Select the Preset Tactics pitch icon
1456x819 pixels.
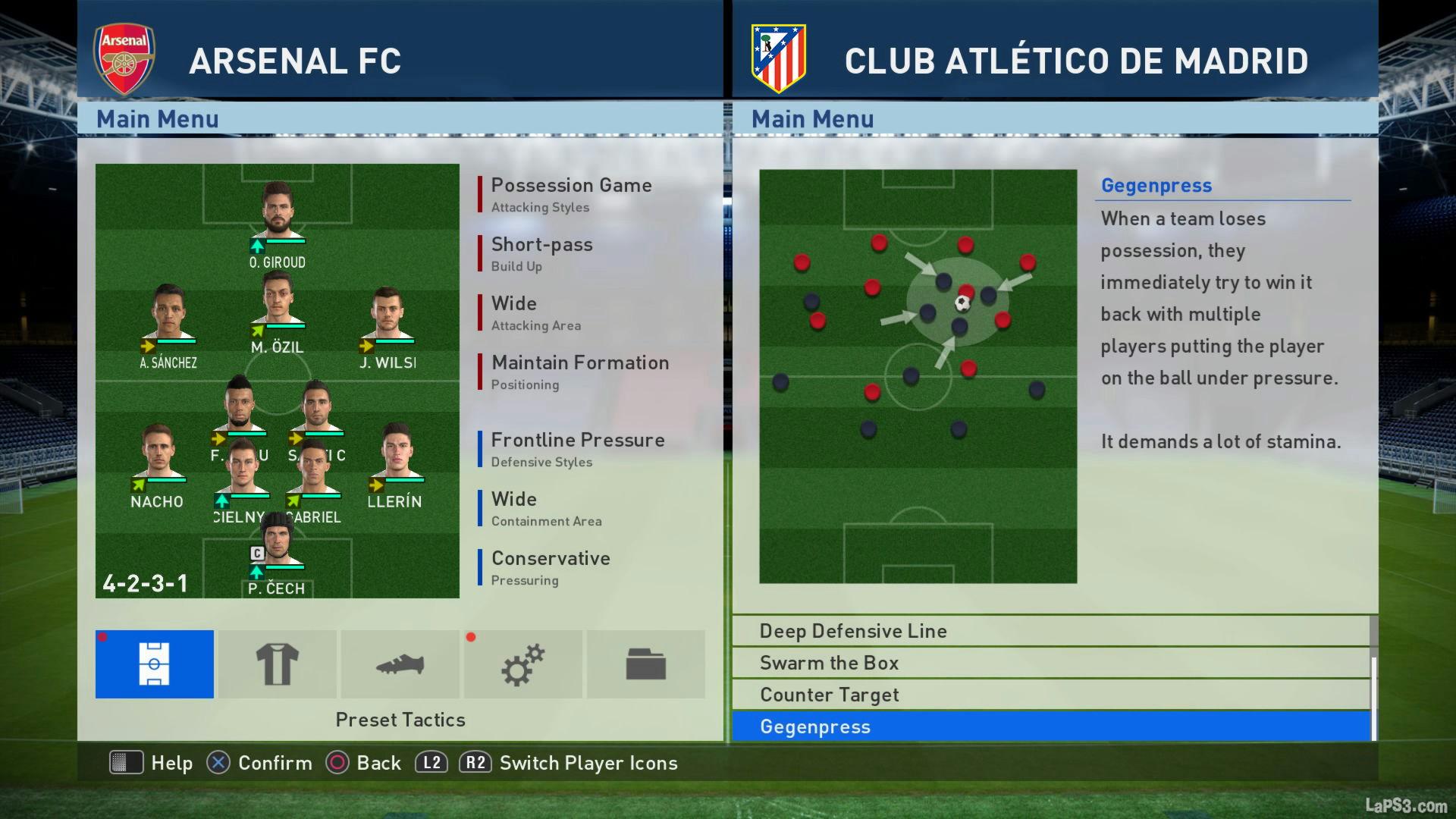click(154, 664)
